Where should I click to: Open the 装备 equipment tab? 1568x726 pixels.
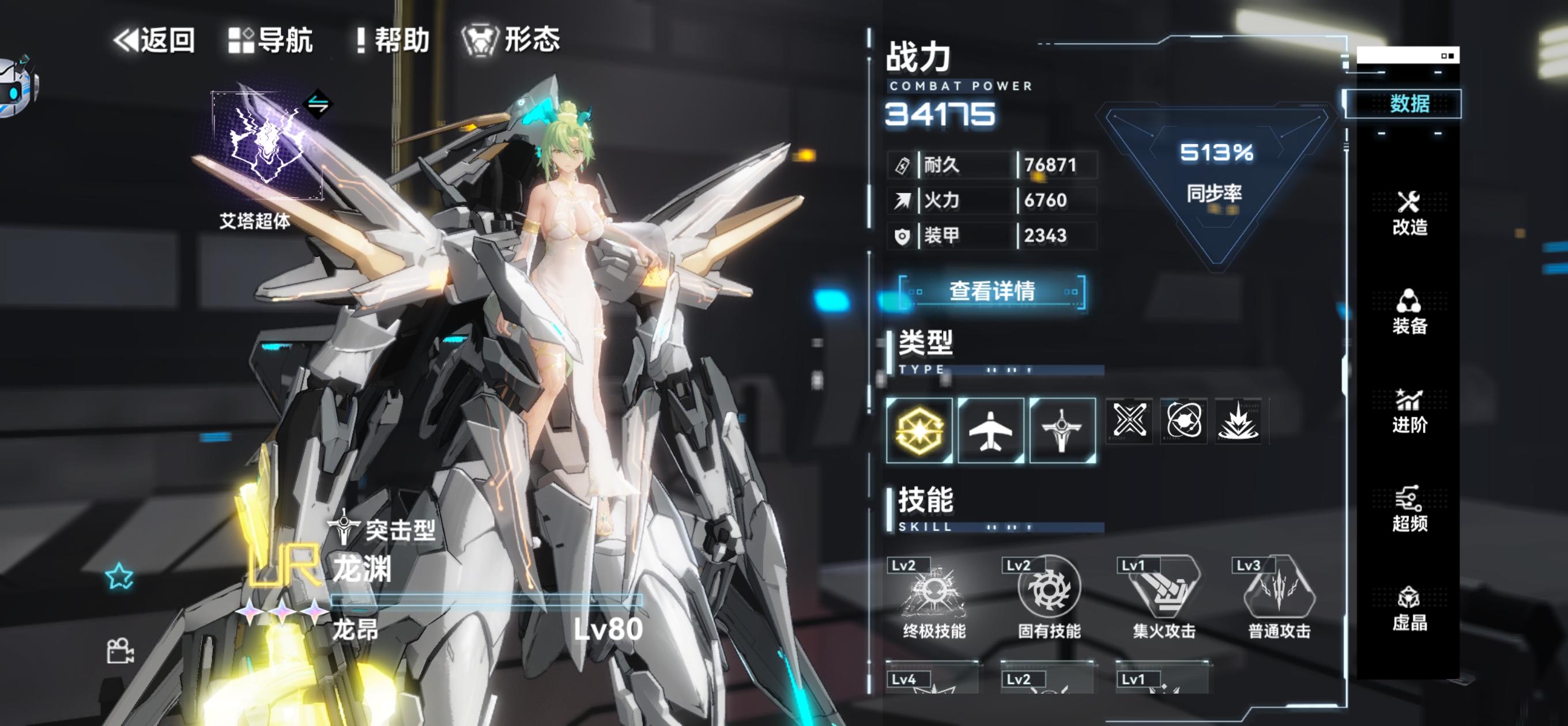pos(1408,312)
